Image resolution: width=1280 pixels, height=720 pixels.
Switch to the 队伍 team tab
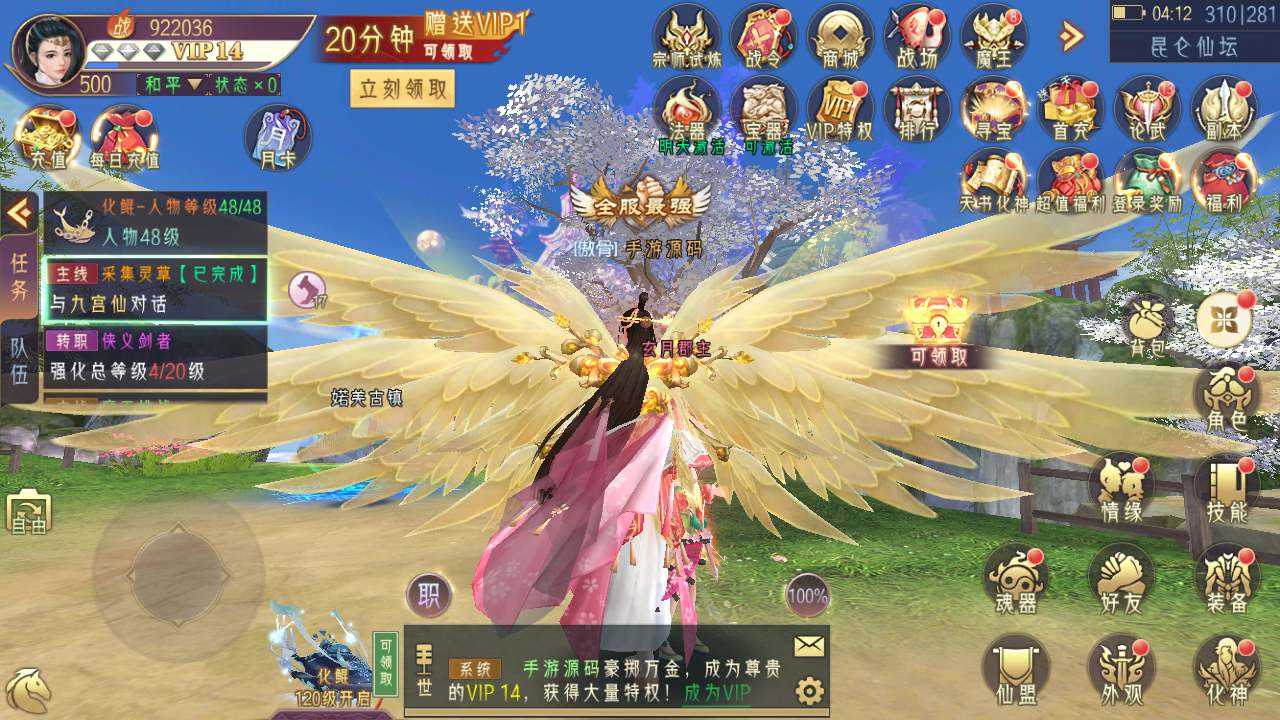click(19, 361)
